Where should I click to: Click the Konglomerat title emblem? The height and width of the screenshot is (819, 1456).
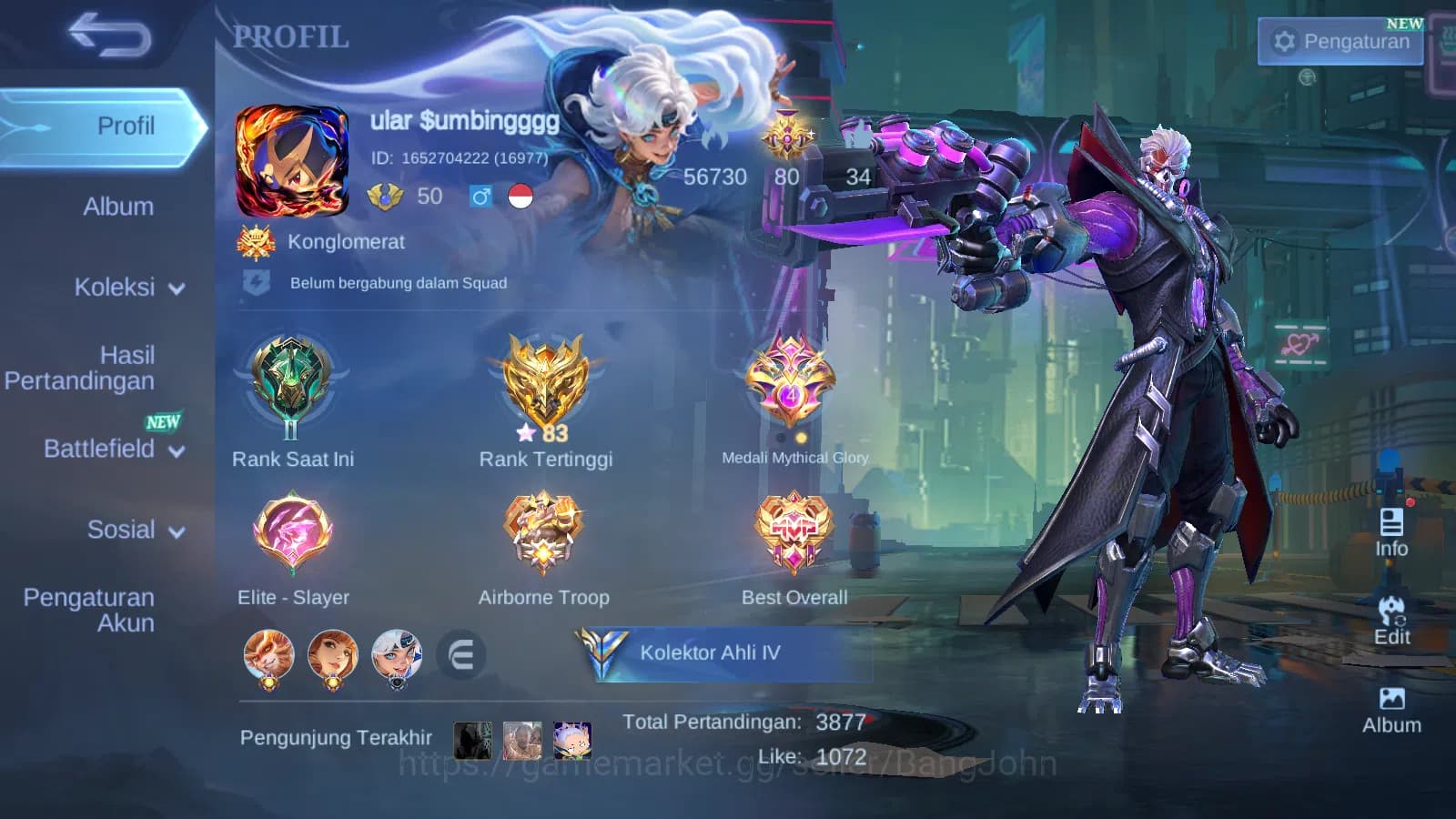point(258,242)
